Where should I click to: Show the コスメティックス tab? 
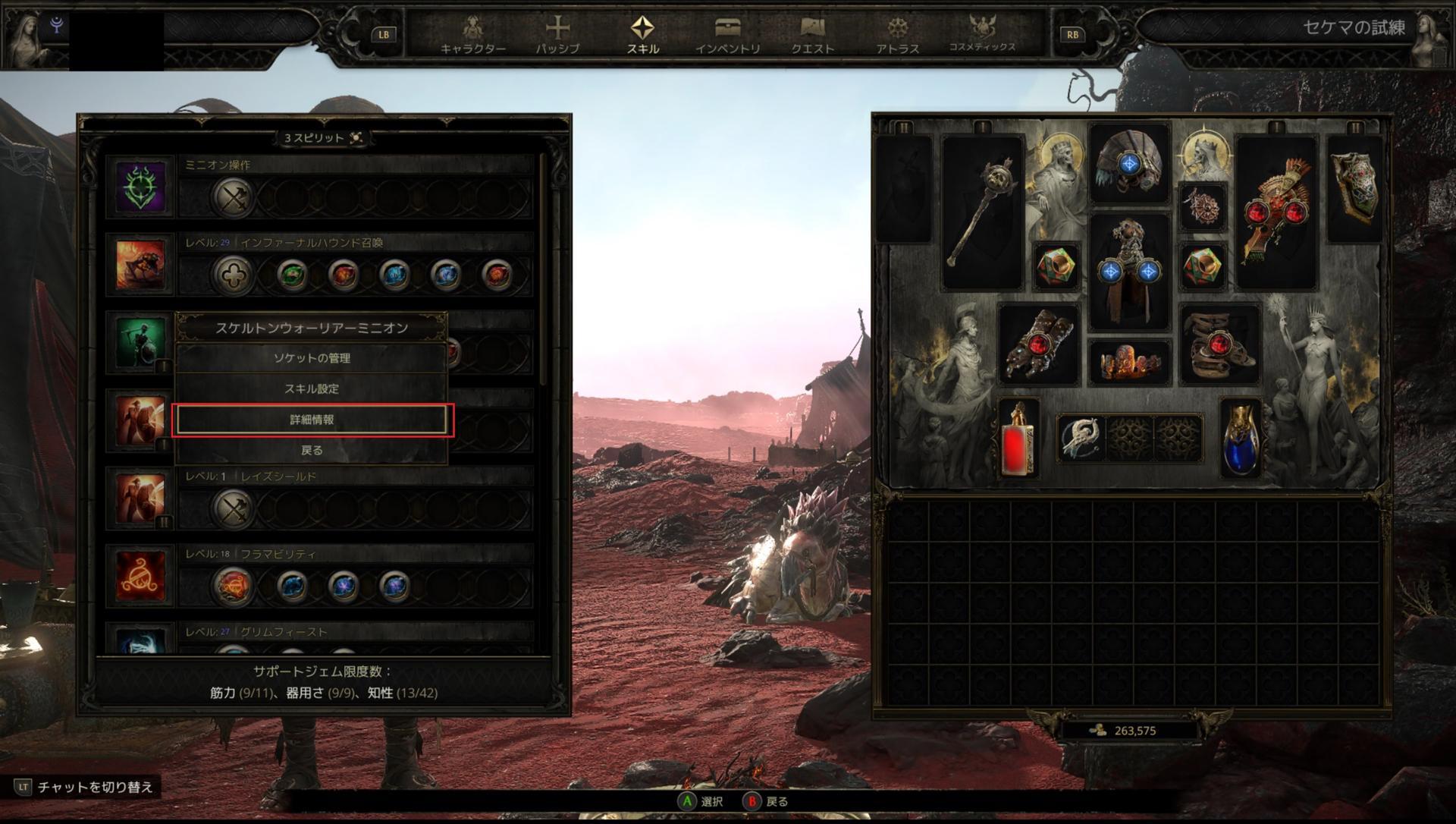[982, 36]
